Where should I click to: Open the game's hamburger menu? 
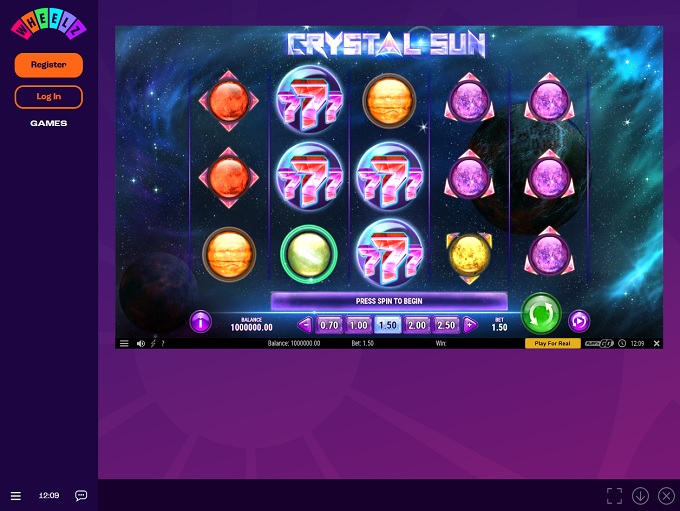124,343
